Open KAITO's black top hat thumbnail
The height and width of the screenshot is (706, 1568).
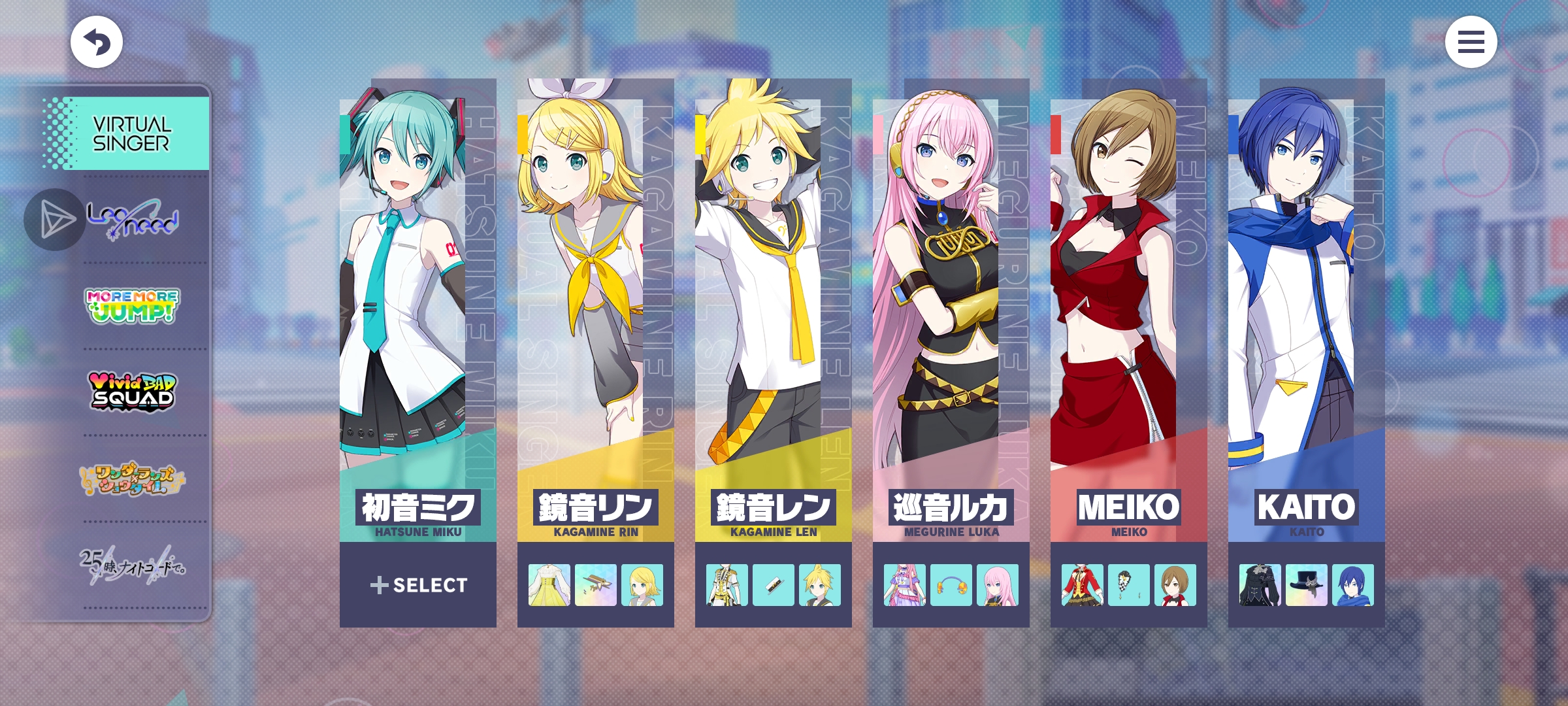click(x=1306, y=585)
